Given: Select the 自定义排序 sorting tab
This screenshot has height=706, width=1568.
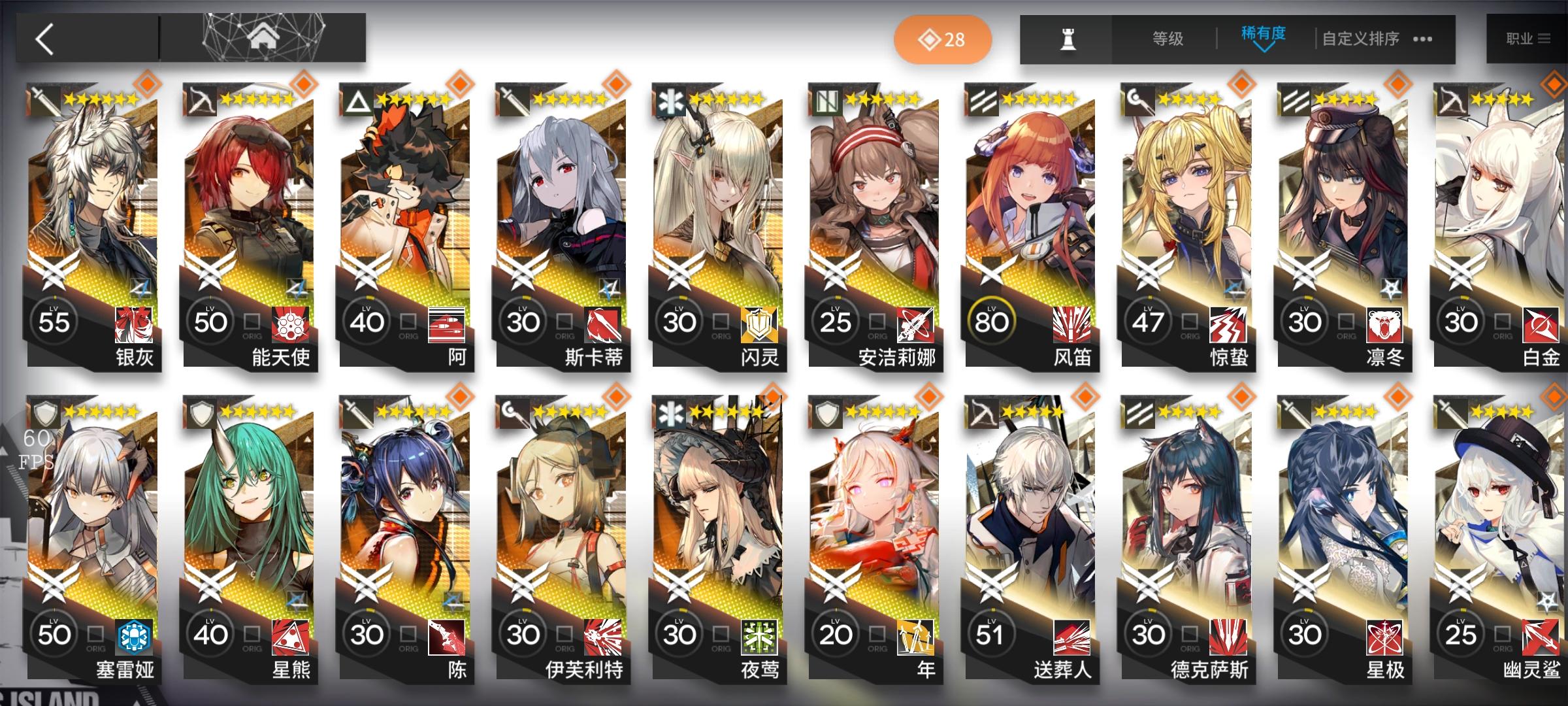Looking at the screenshot, I should [x=1362, y=39].
